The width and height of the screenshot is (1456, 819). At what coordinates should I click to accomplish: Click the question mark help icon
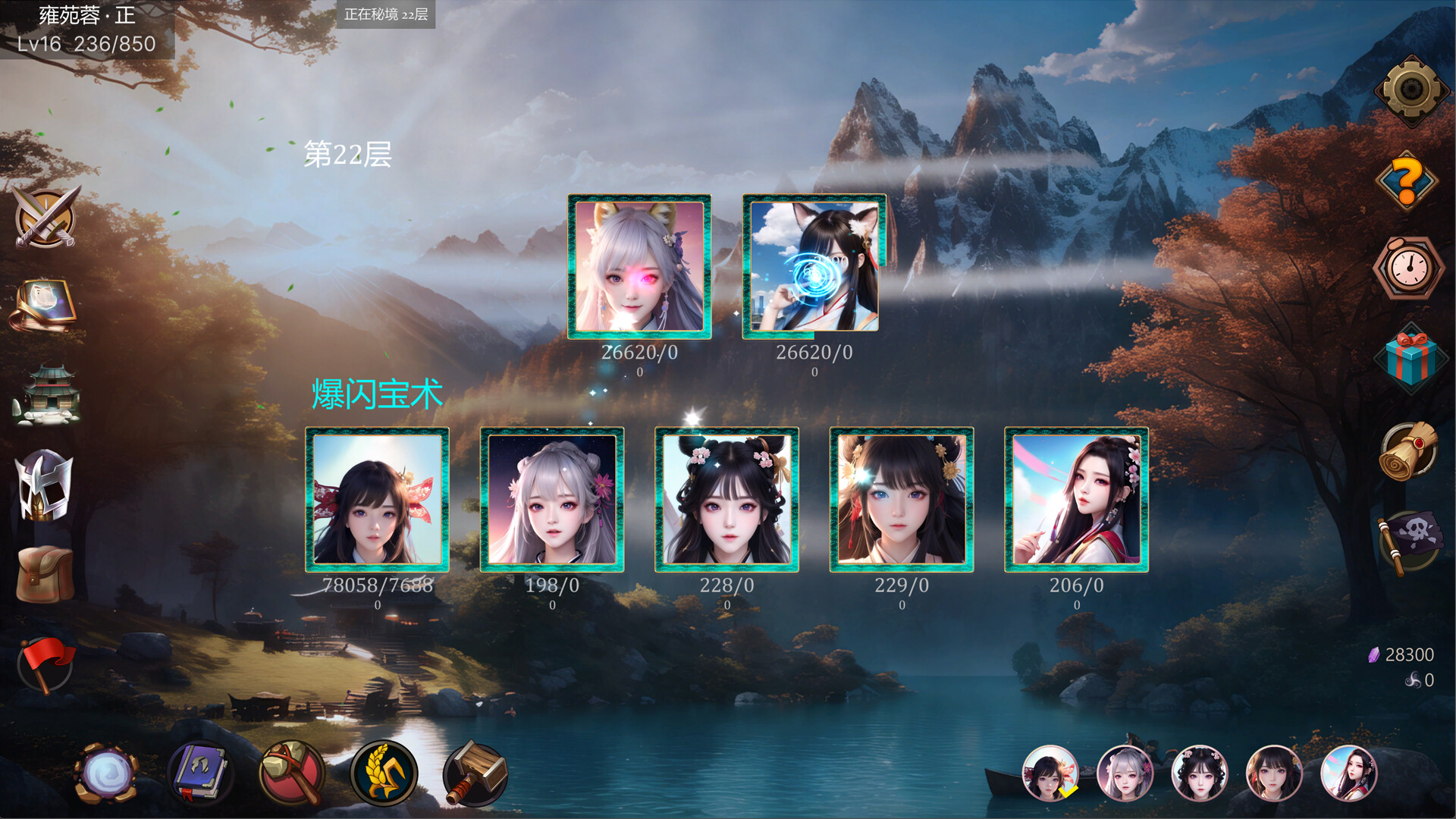(1408, 180)
